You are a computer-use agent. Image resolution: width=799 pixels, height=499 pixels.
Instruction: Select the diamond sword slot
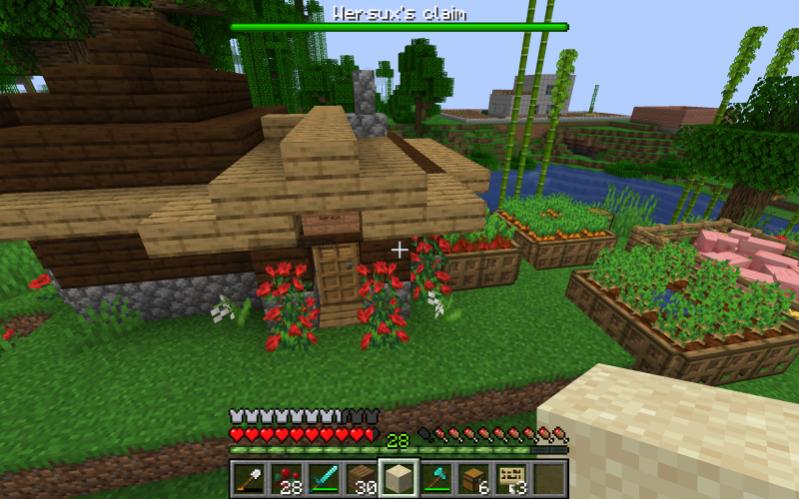(324, 478)
